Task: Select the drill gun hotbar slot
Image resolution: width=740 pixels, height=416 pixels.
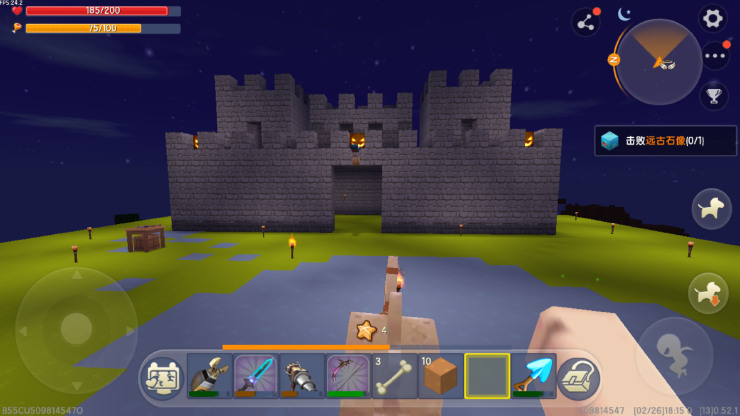Action: click(x=302, y=377)
